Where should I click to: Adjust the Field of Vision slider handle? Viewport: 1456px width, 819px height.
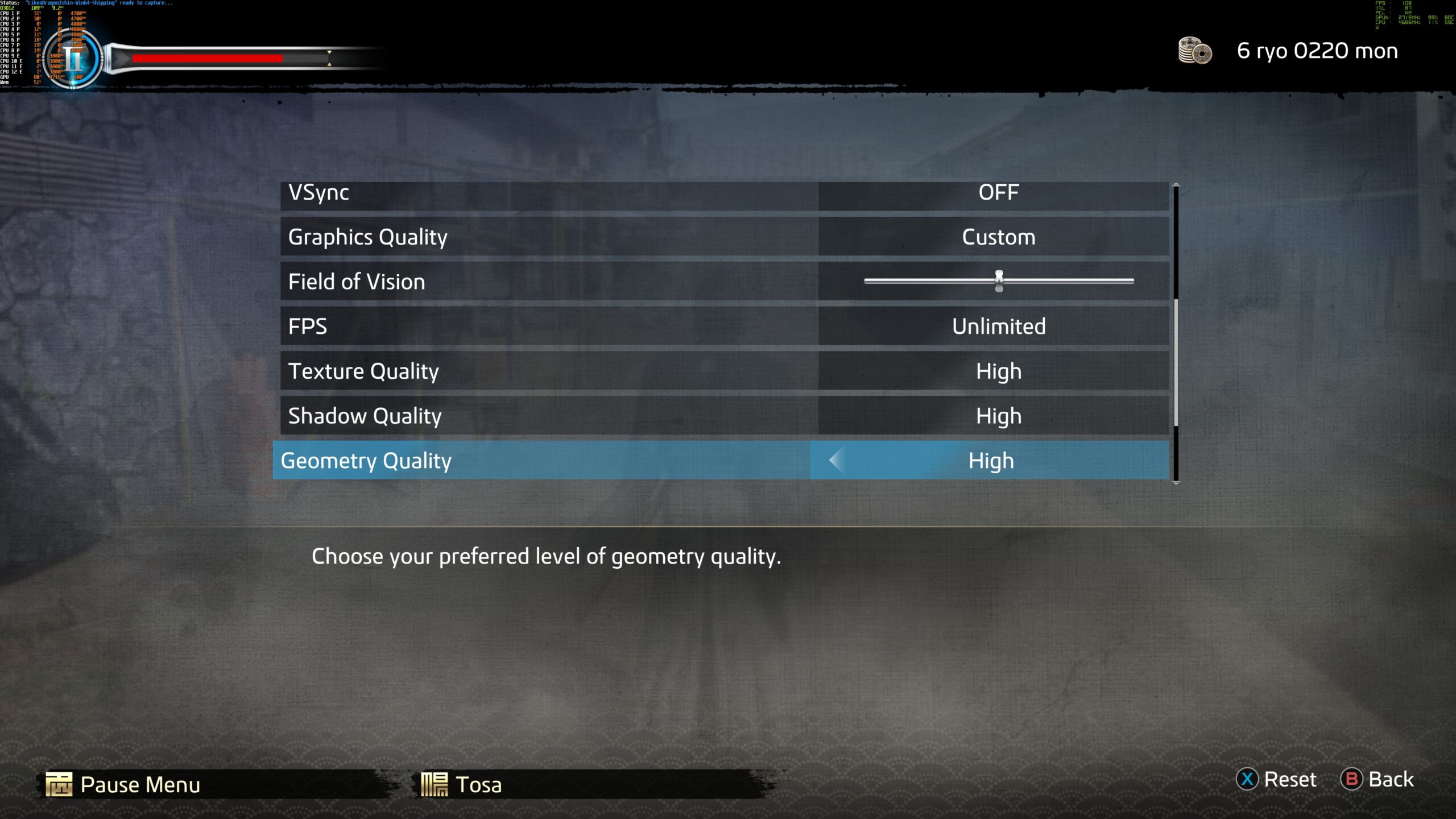999,281
